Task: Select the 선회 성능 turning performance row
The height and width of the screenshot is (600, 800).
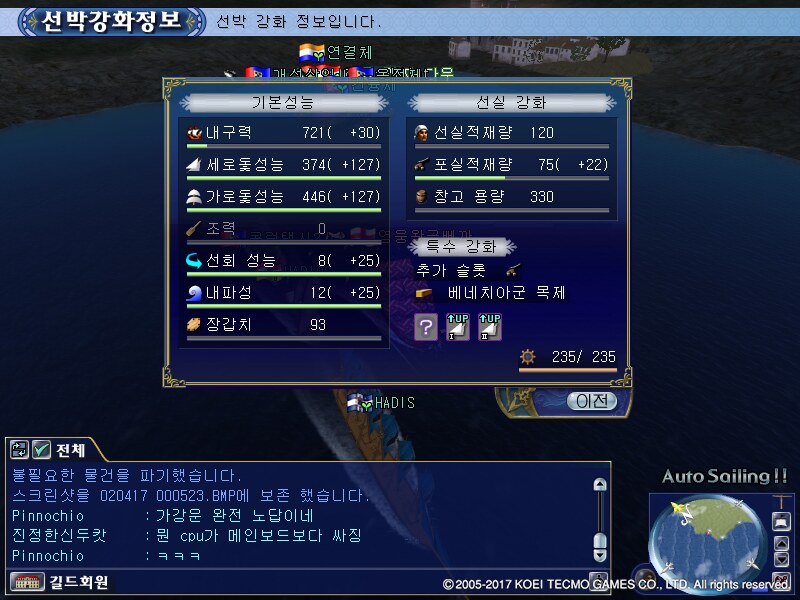Action: (281, 261)
